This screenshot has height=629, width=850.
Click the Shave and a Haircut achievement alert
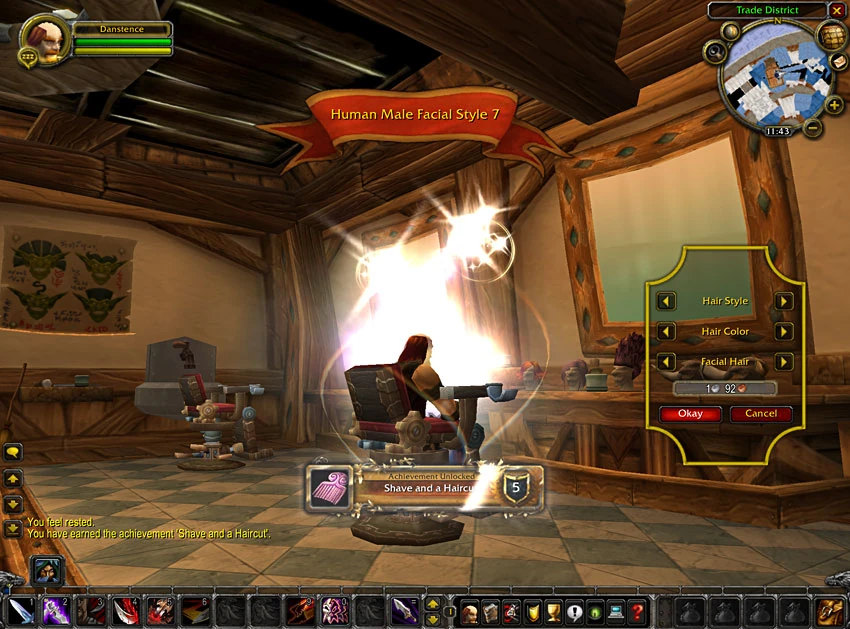[x=425, y=487]
